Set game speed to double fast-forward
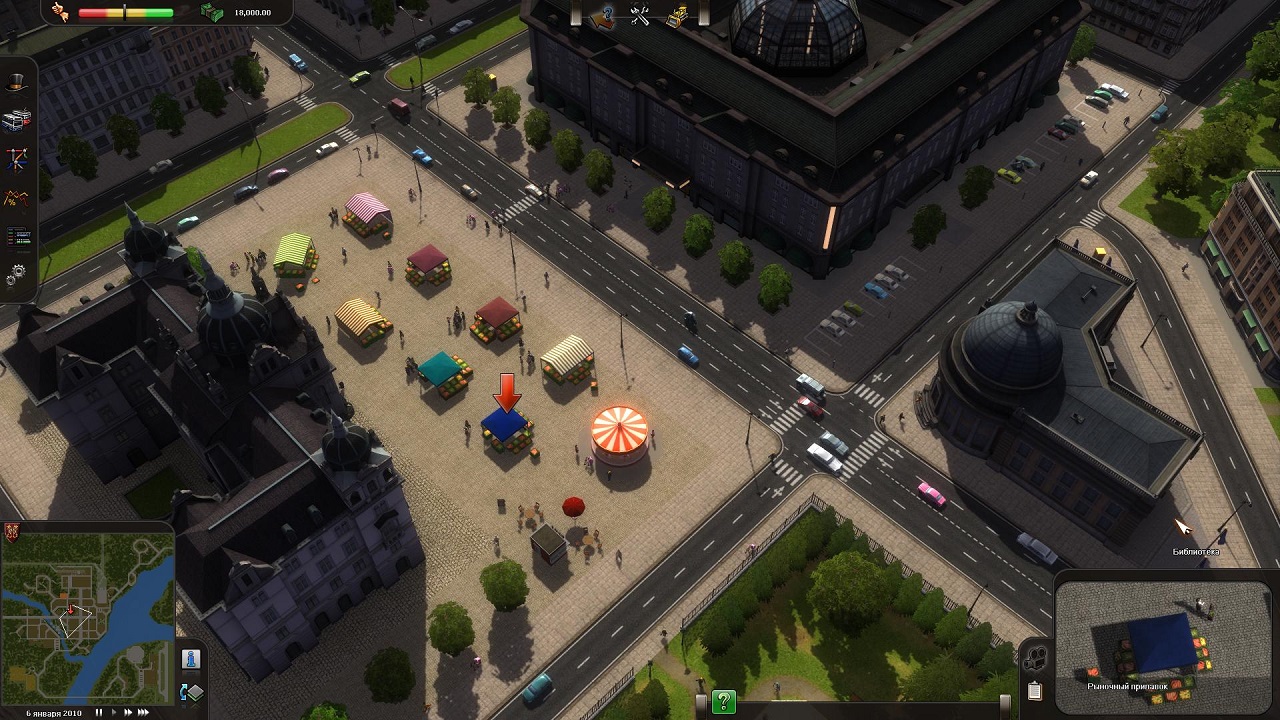Viewport: 1280px width, 720px height. click(x=128, y=713)
